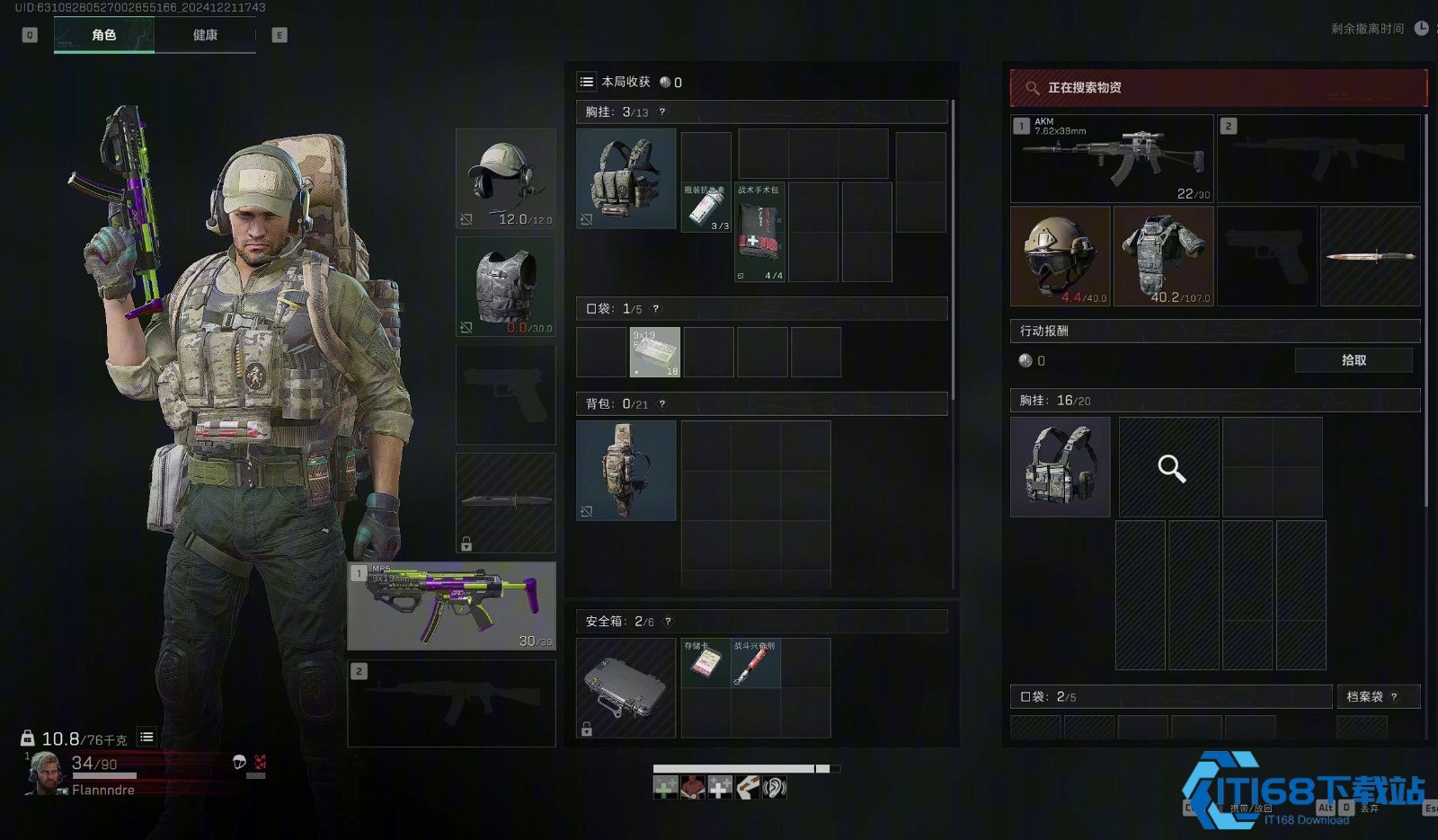The width and height of the screenshot is (1438, 840).
Task: Pick the AKM rifle in loot panel
Action: click(1112, 158)
